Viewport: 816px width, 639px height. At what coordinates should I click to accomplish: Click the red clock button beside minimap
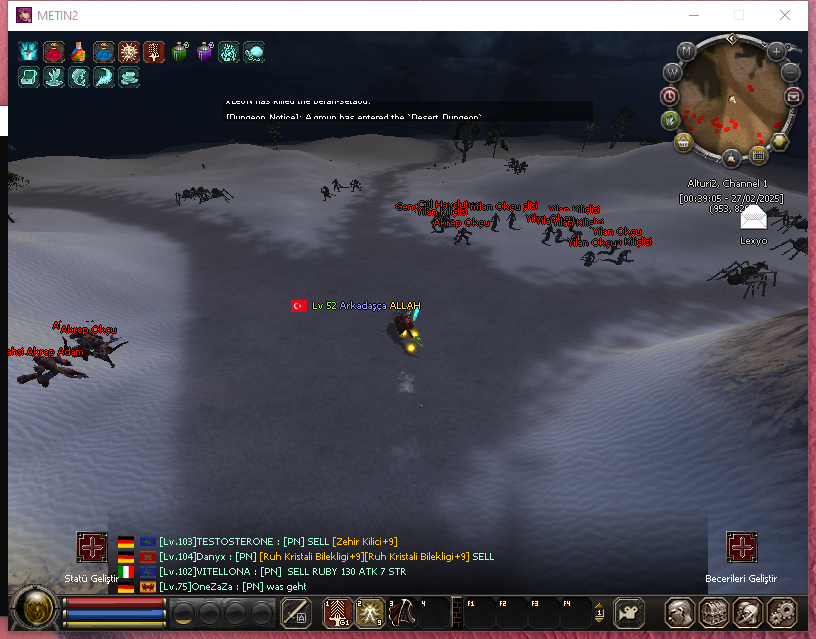pyautogui.click(x=669, y=97)
